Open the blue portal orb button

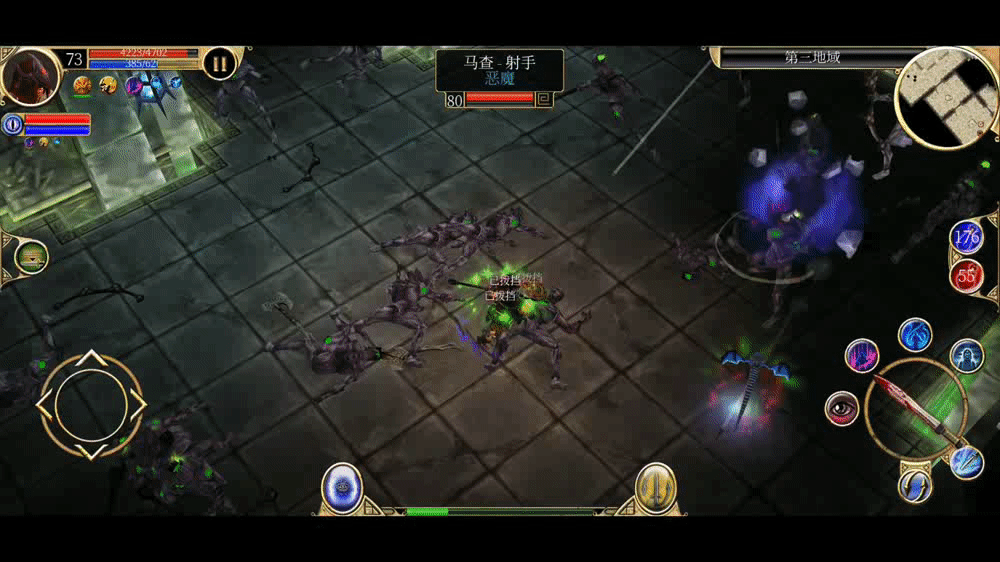342,487
